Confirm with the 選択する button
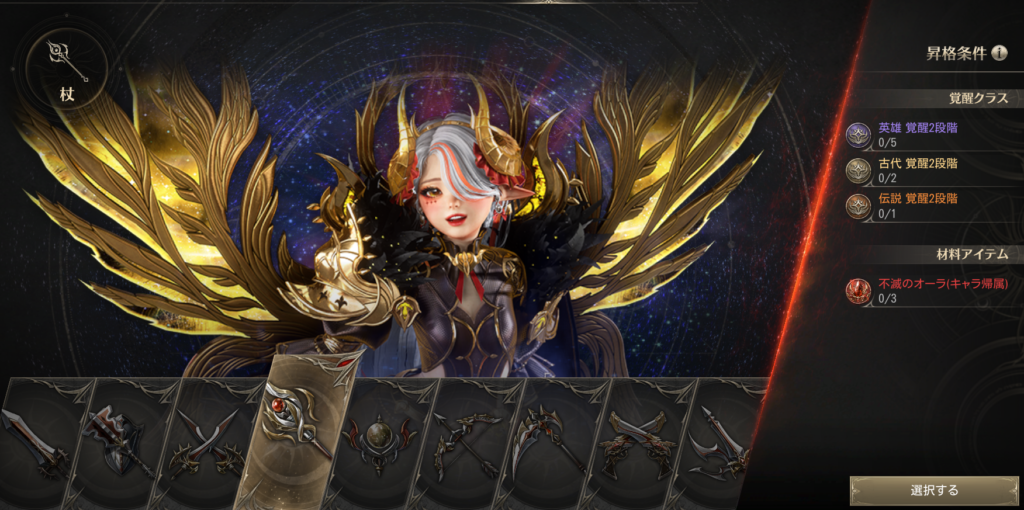Image resolution: width=1024 pixels, height=510 pixels. point(934,490)
